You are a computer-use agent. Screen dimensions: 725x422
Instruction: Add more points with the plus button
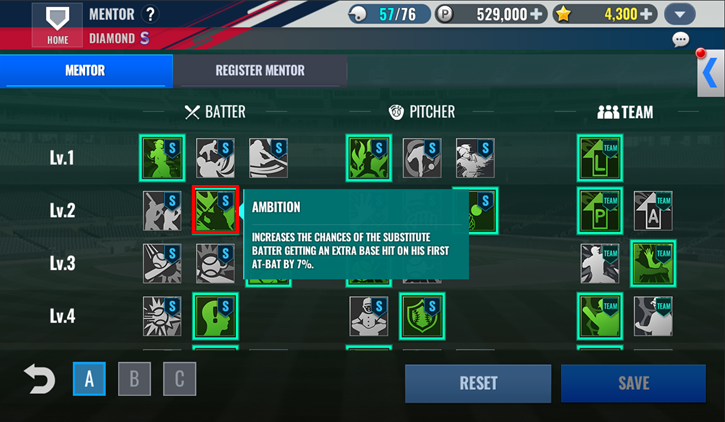coord(538,14)
